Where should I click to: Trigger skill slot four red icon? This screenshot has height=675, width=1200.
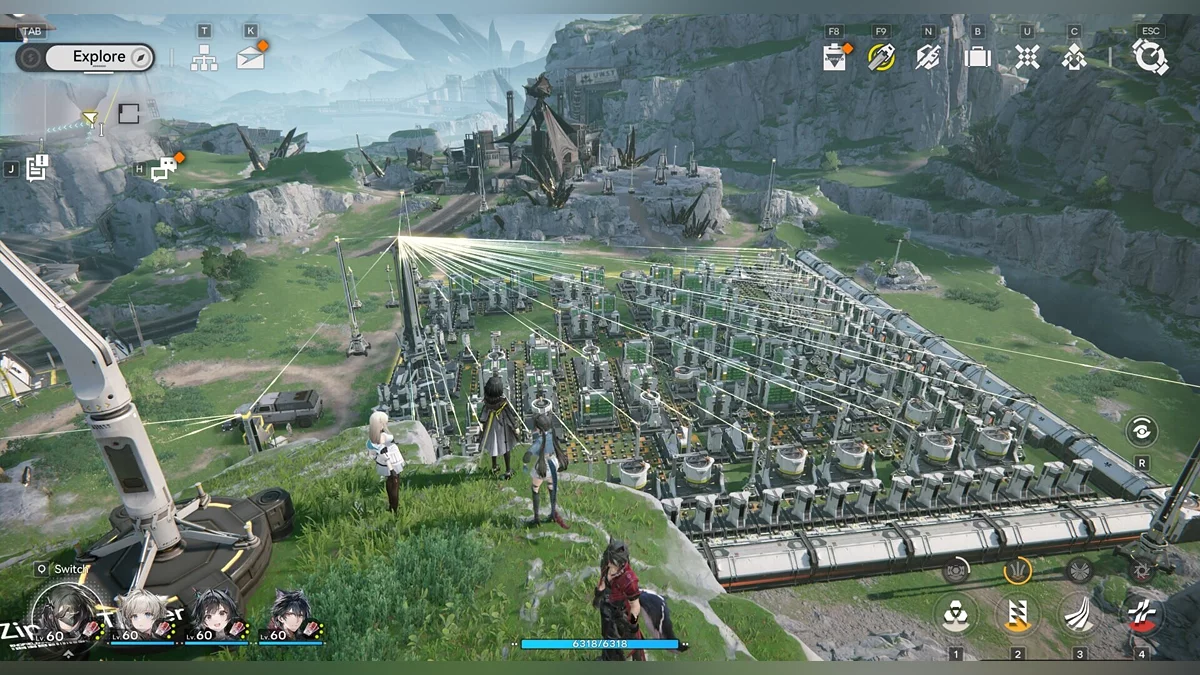tap(1141, 614)
